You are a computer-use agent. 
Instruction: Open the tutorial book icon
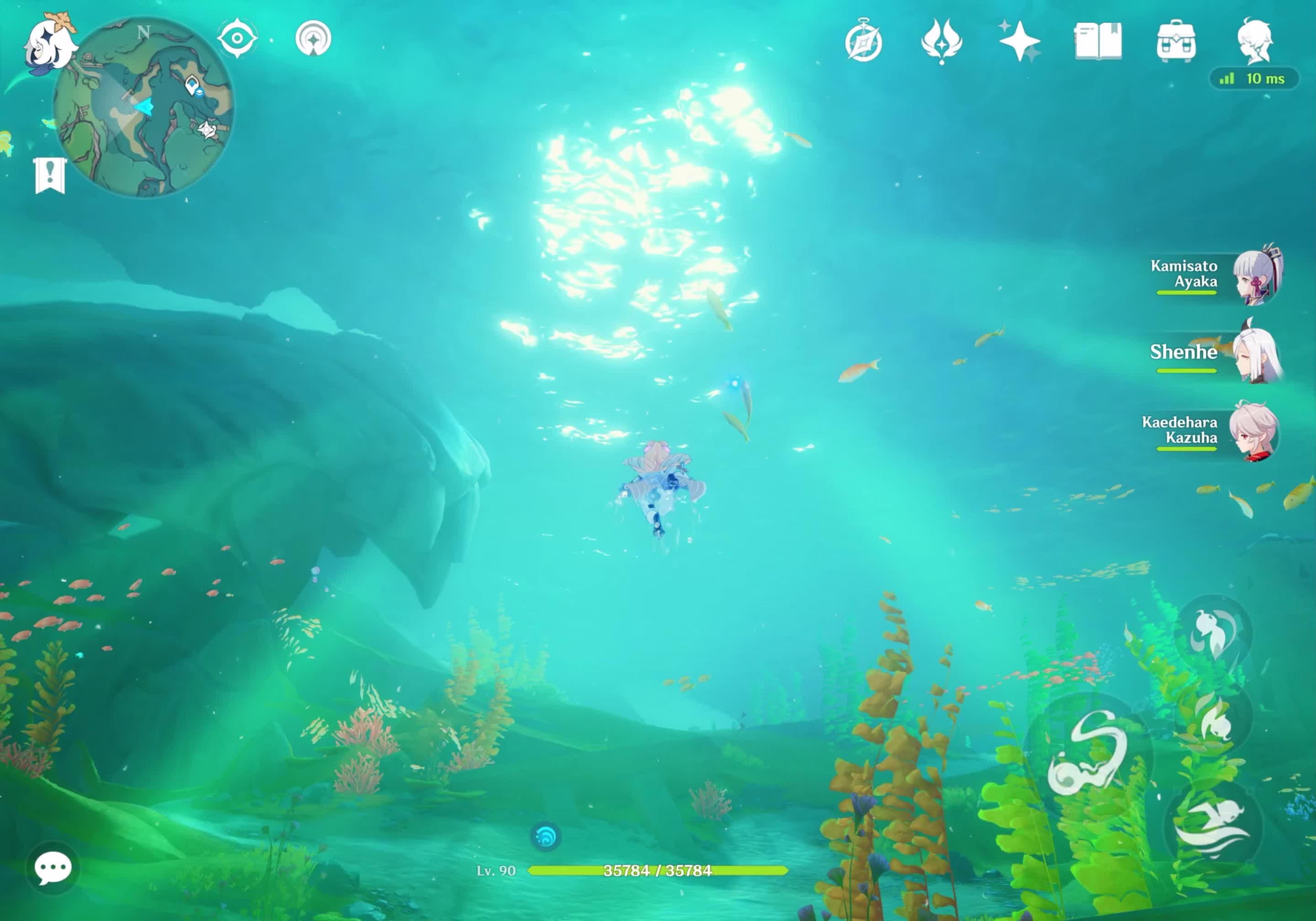[x=1098, y=41]
